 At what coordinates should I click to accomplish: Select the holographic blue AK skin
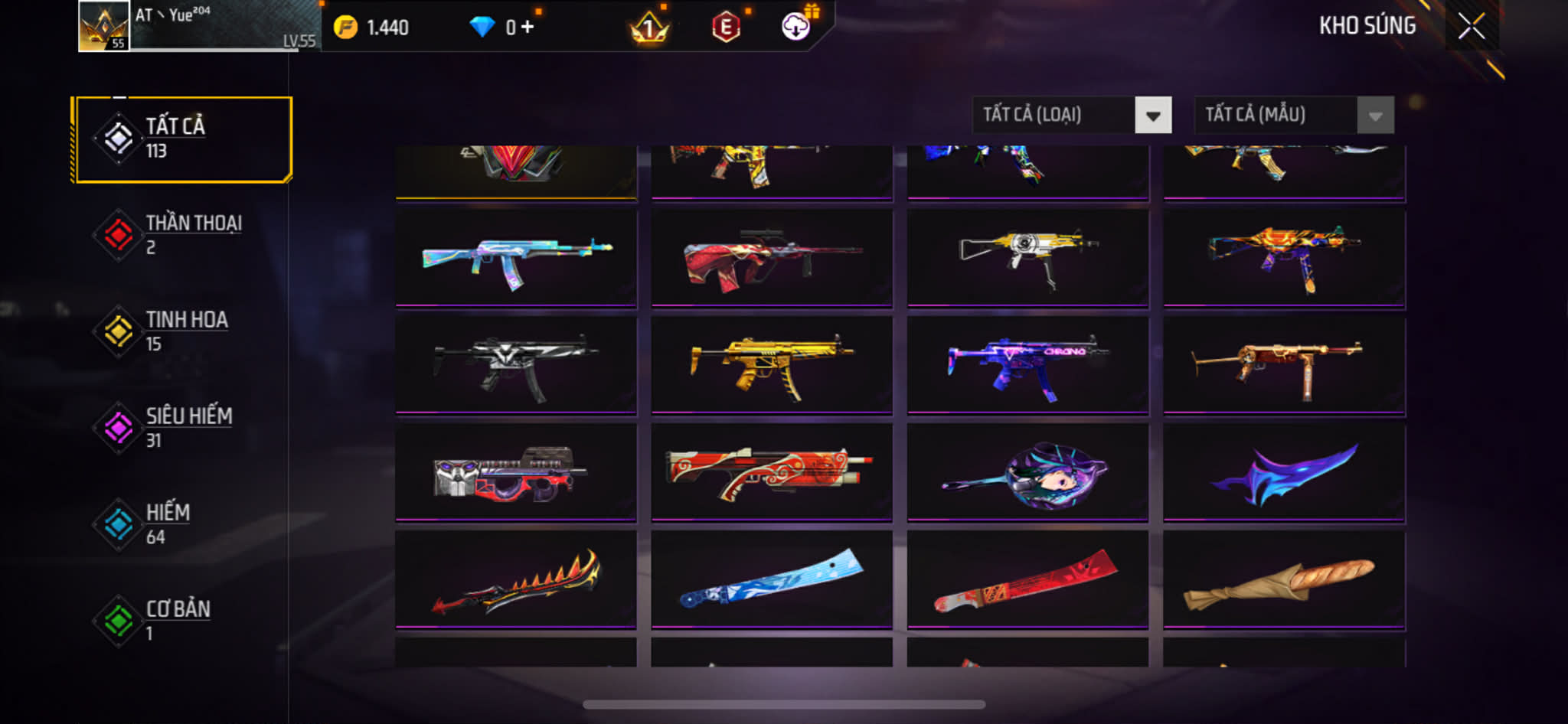pos(516,258)
